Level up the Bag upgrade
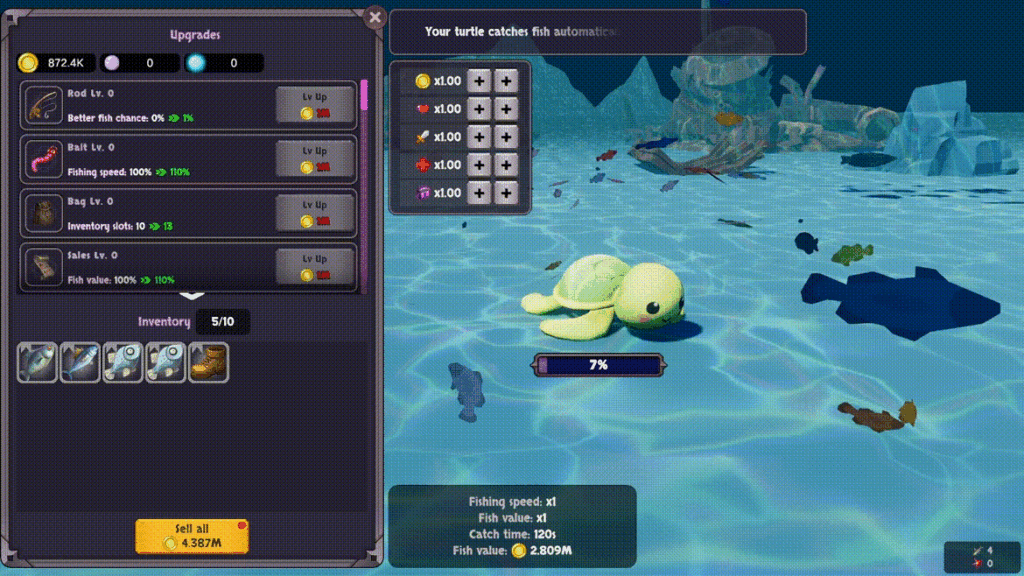The height and width of the screenshot is (576, 1024). click(315, 212)
